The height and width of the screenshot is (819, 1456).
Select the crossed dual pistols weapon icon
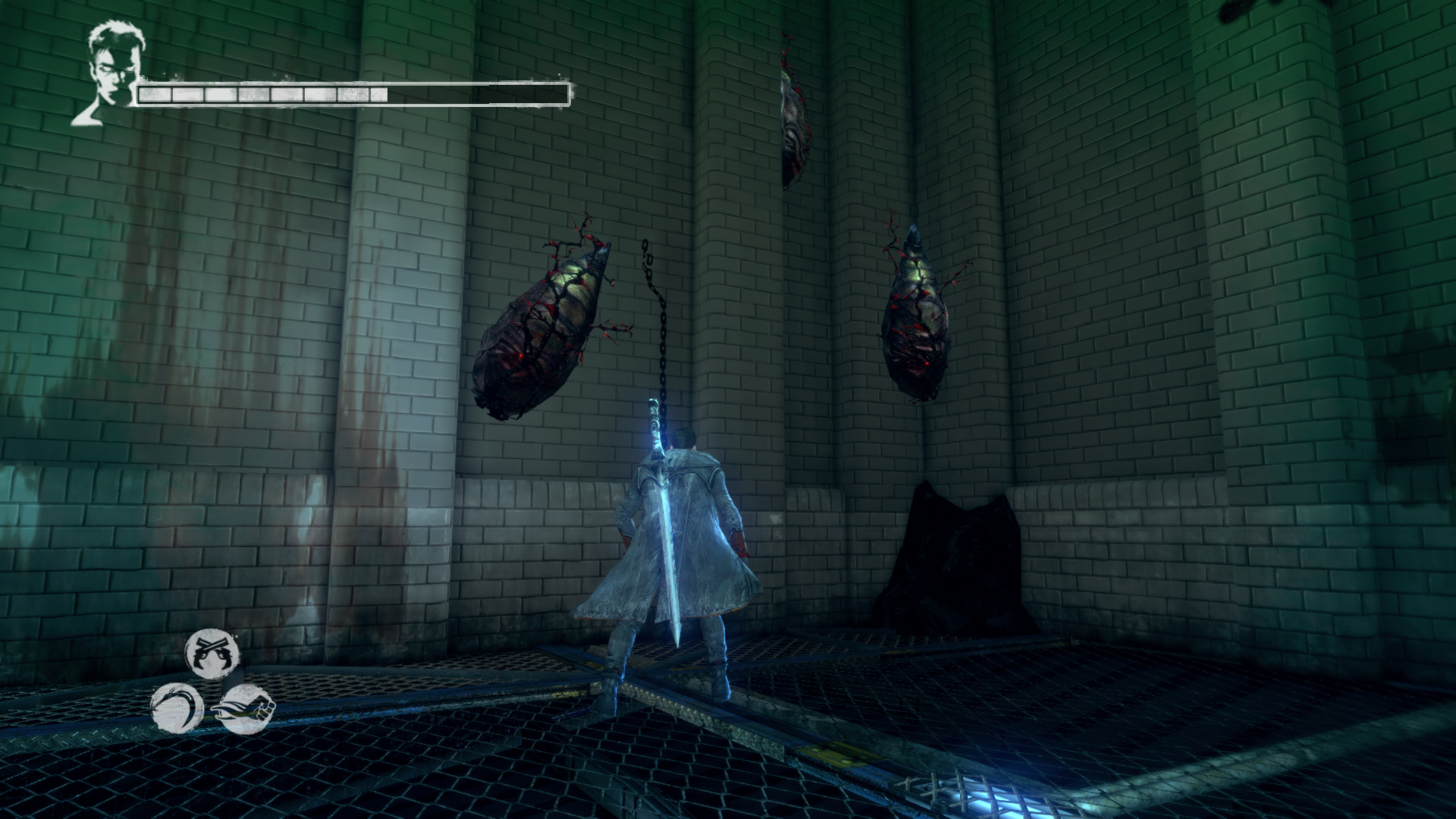pyautogui.click(x=212, y=654)
